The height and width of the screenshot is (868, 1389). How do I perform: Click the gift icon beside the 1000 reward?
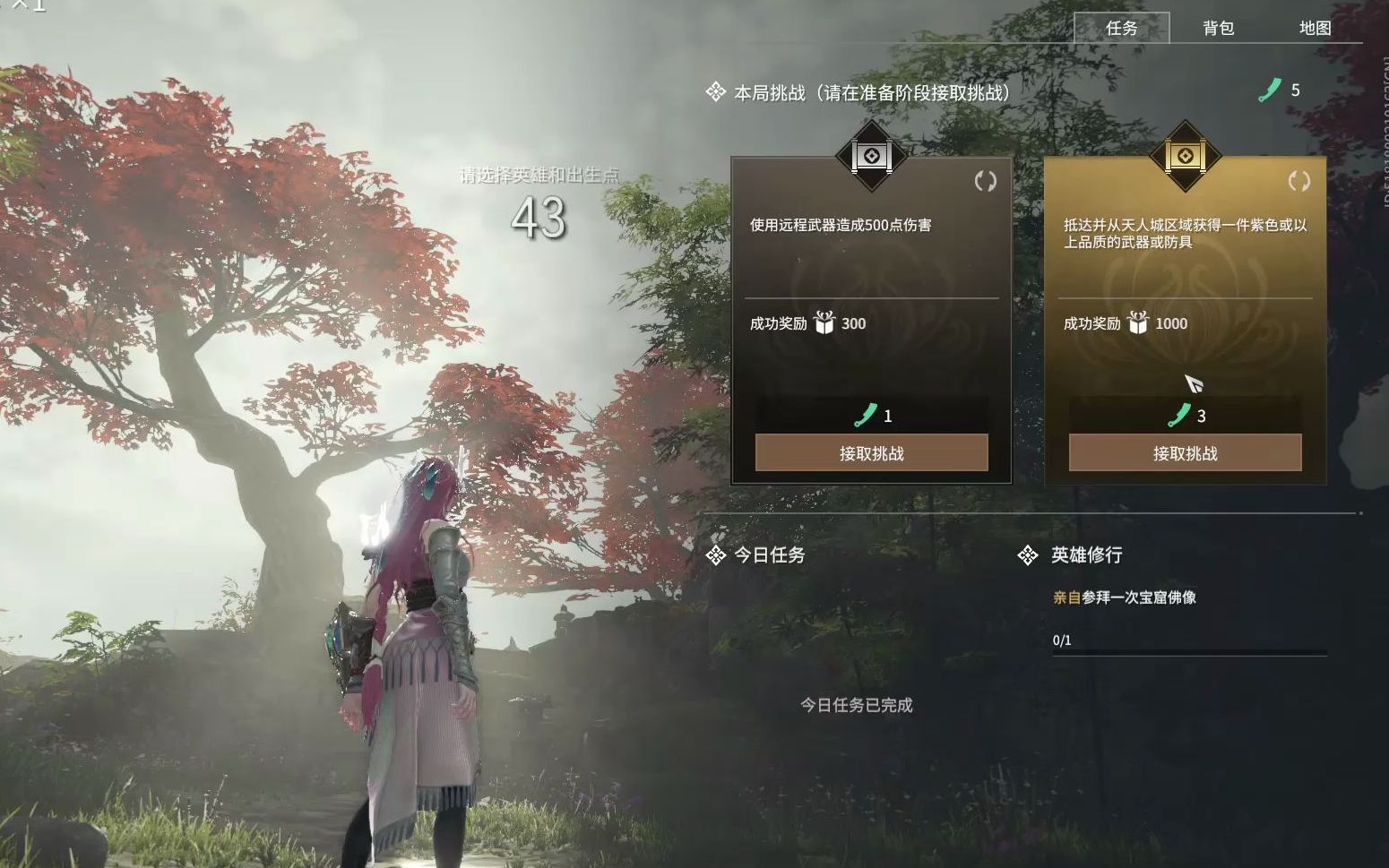point(1140,324)
